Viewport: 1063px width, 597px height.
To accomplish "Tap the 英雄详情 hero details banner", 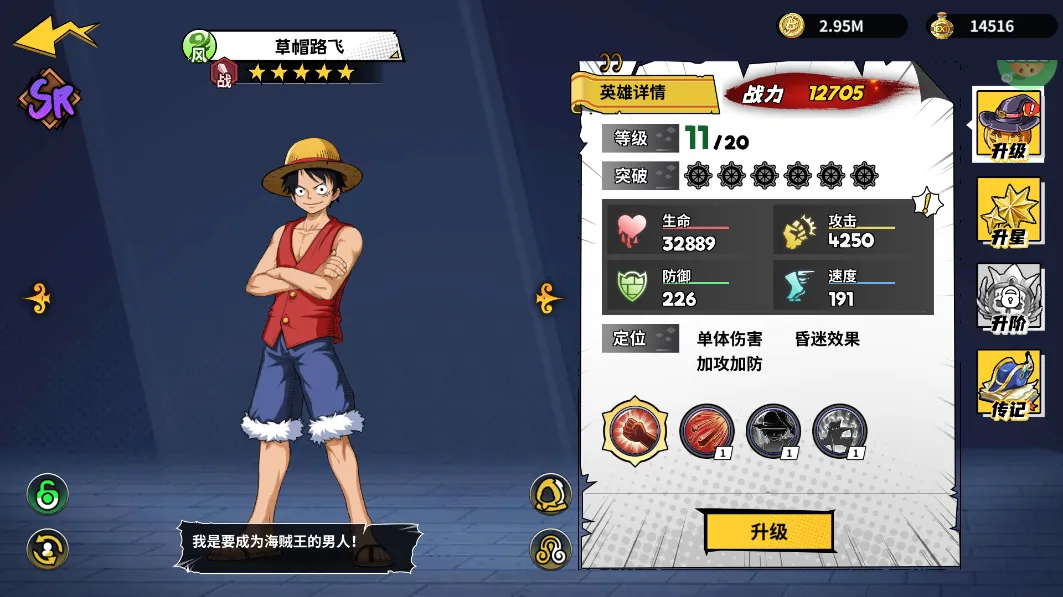I will coord(642,93).
